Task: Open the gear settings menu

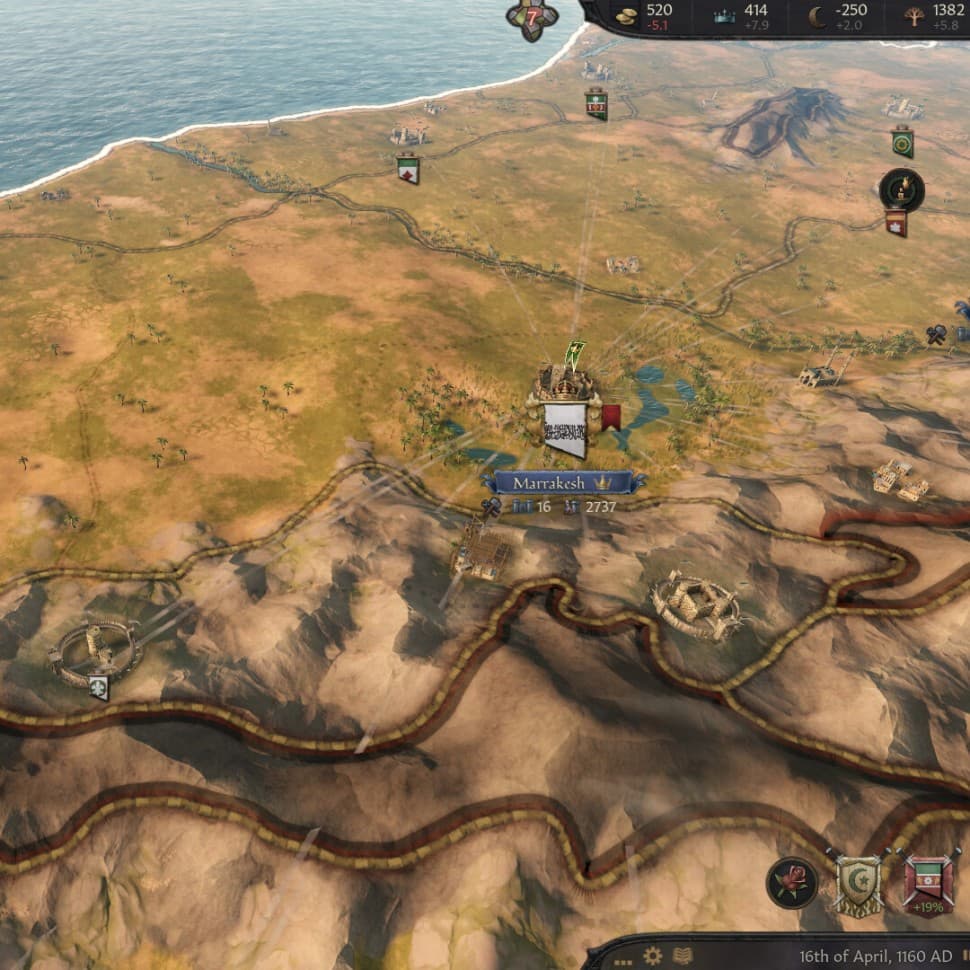Action: tap(653, 954)
